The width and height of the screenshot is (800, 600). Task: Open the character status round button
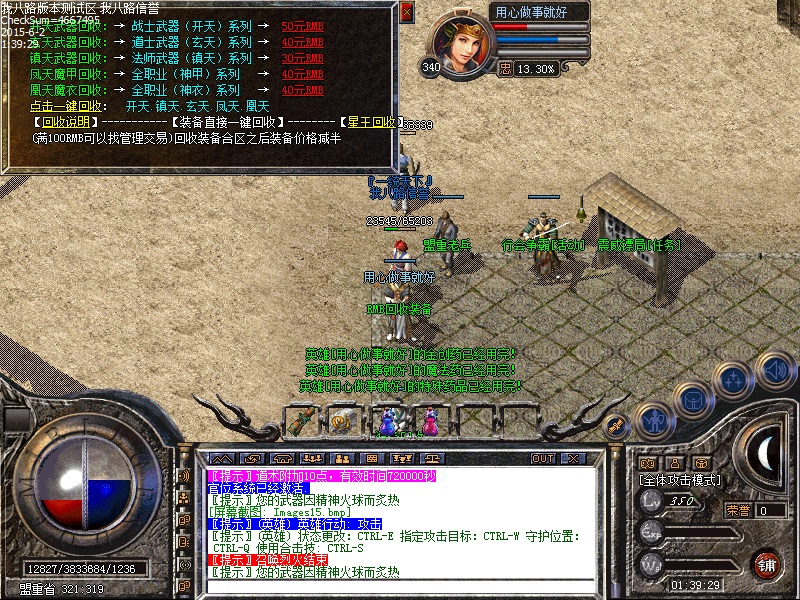(x=654, y=420)
